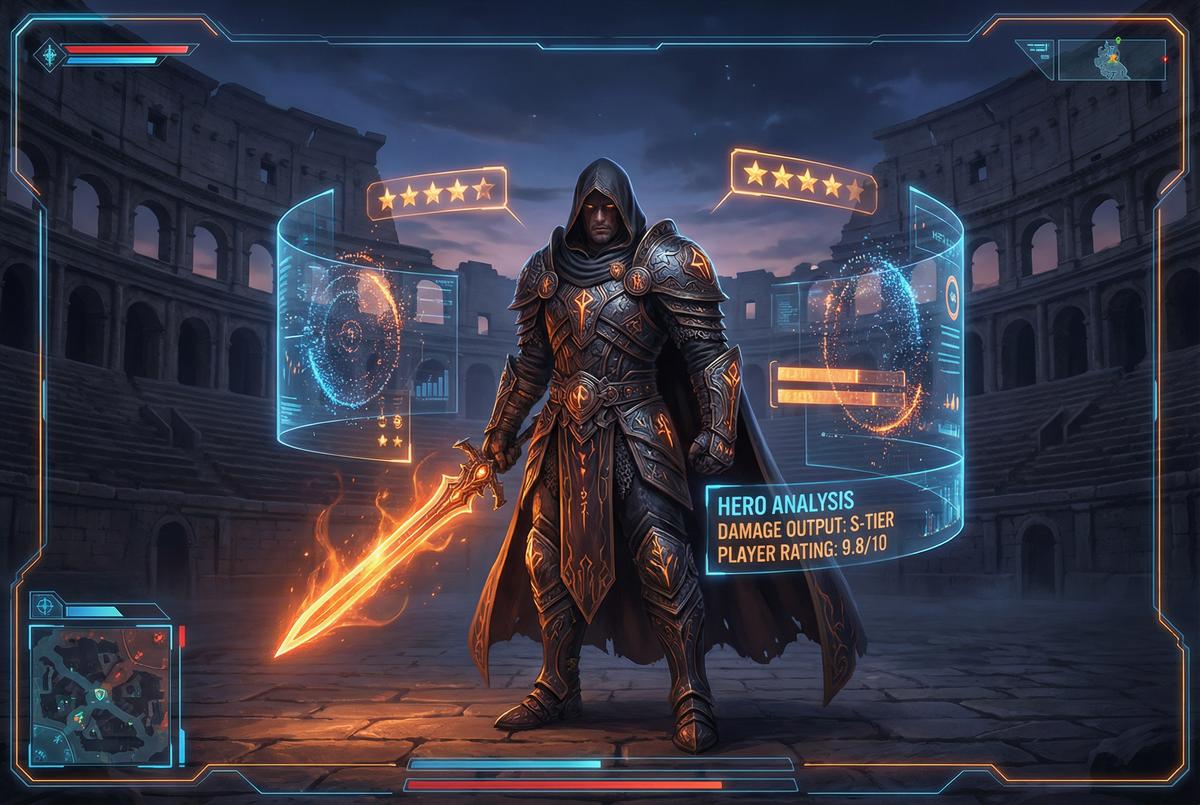Select the shield marker on the minimap
1200x805 pixels.
(x=99, y=693)
